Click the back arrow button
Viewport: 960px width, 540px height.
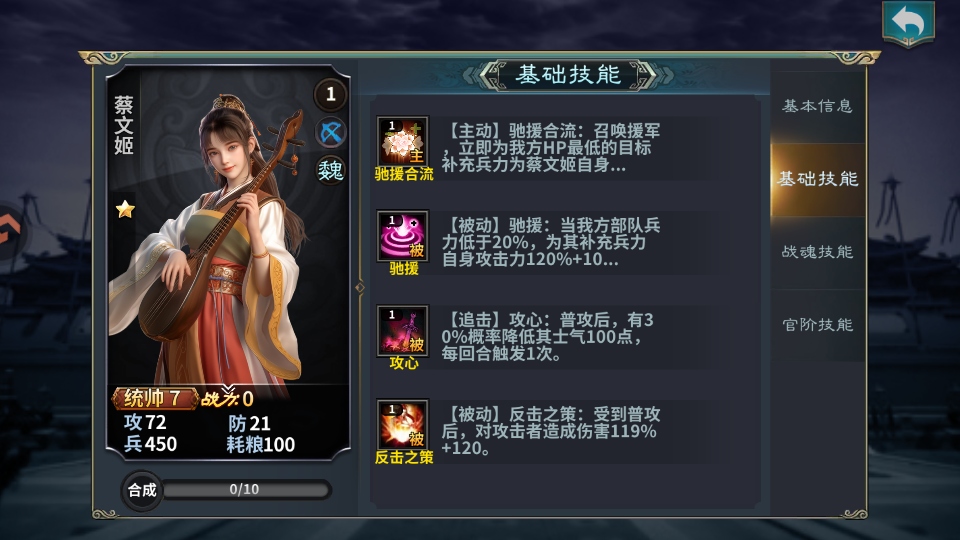(908, 24)
